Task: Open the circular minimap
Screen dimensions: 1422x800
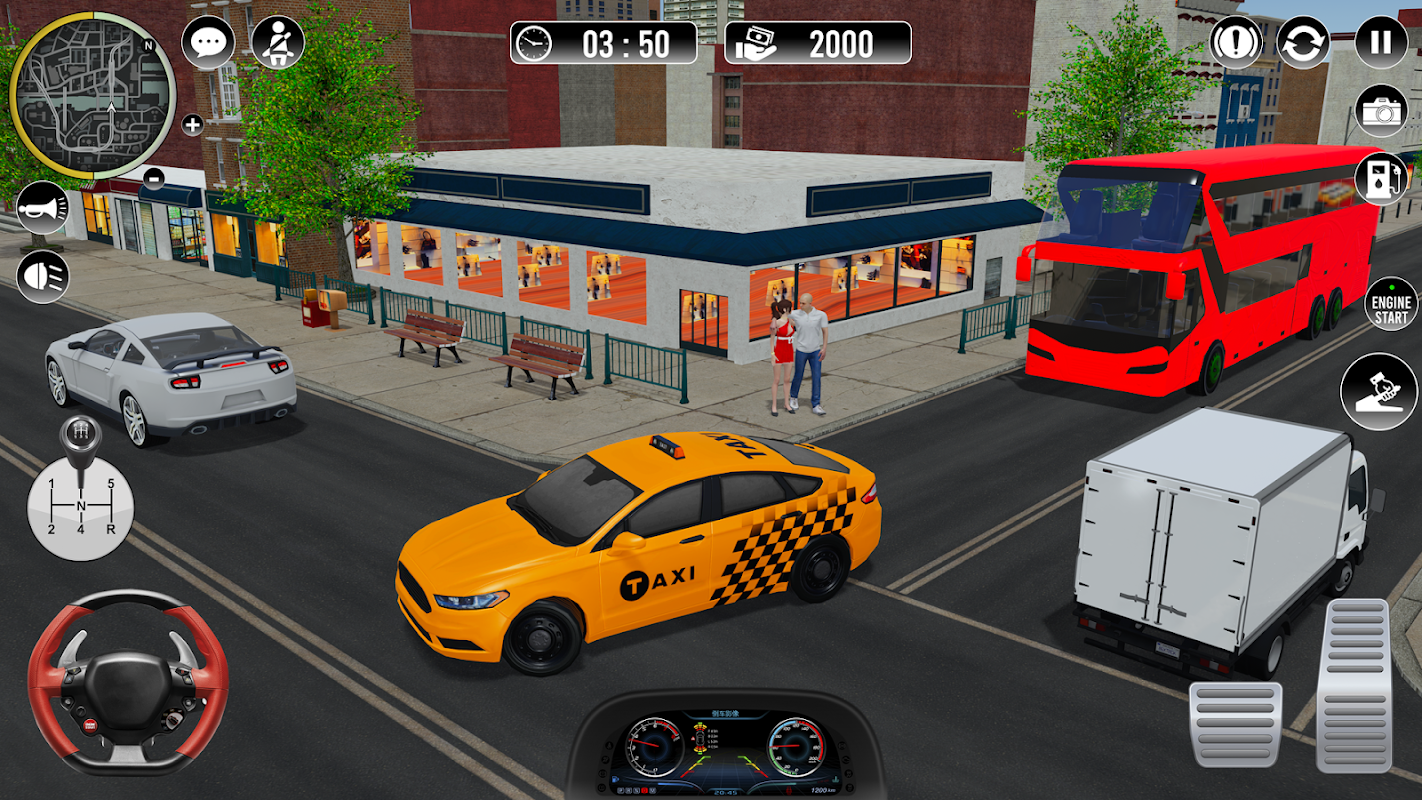Action: coord(92,96)
